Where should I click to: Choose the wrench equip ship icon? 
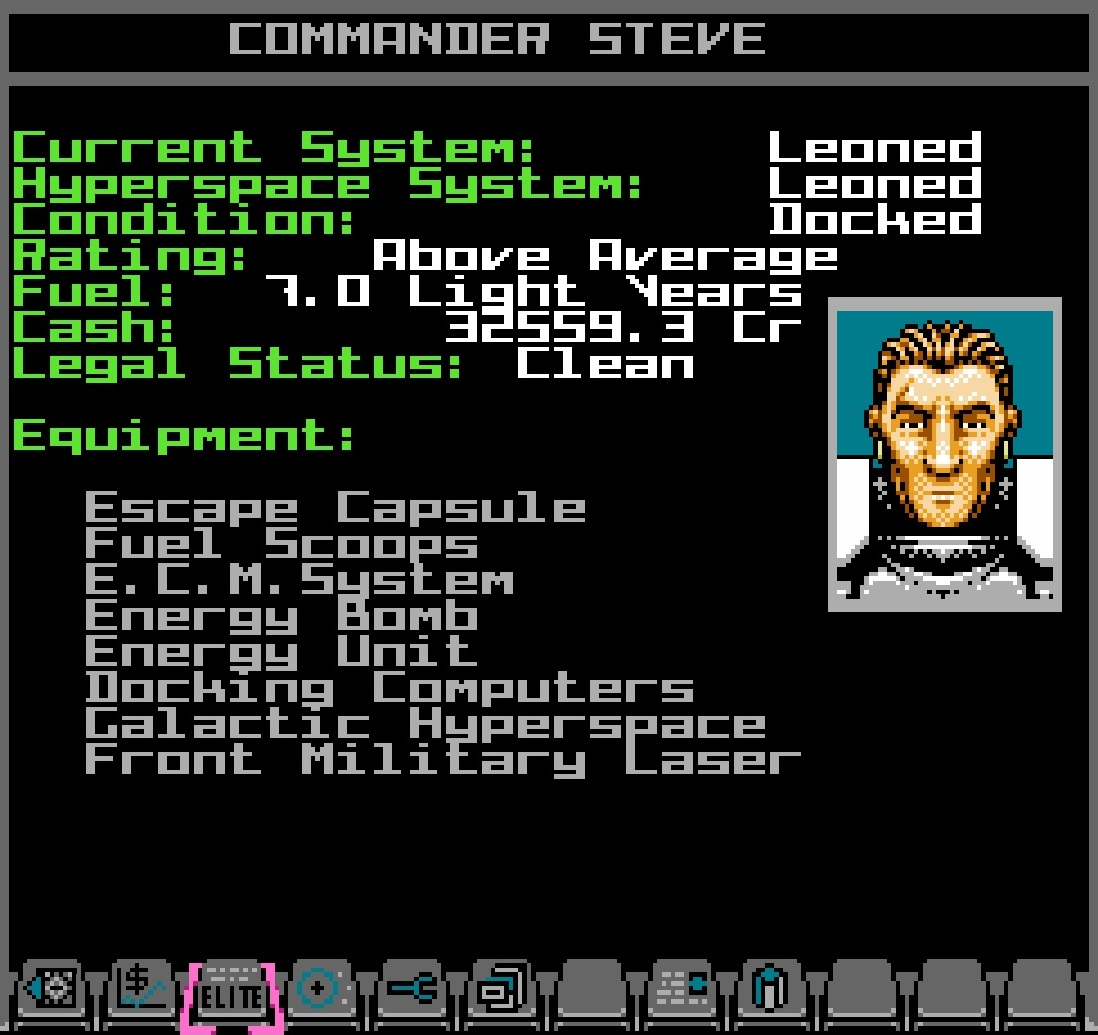(x=412, y=991)
